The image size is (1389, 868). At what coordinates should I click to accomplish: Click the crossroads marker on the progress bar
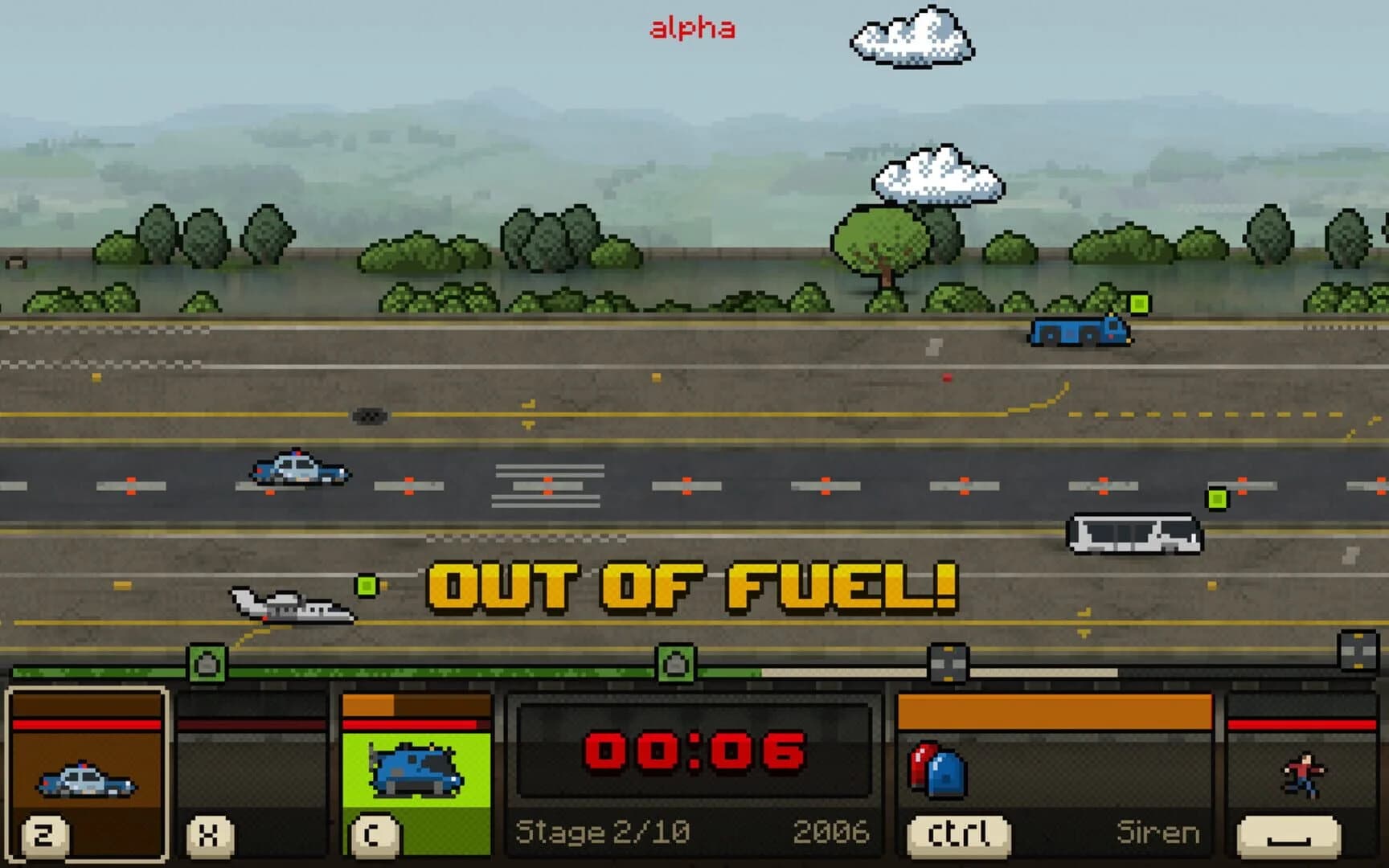(947, 661)
